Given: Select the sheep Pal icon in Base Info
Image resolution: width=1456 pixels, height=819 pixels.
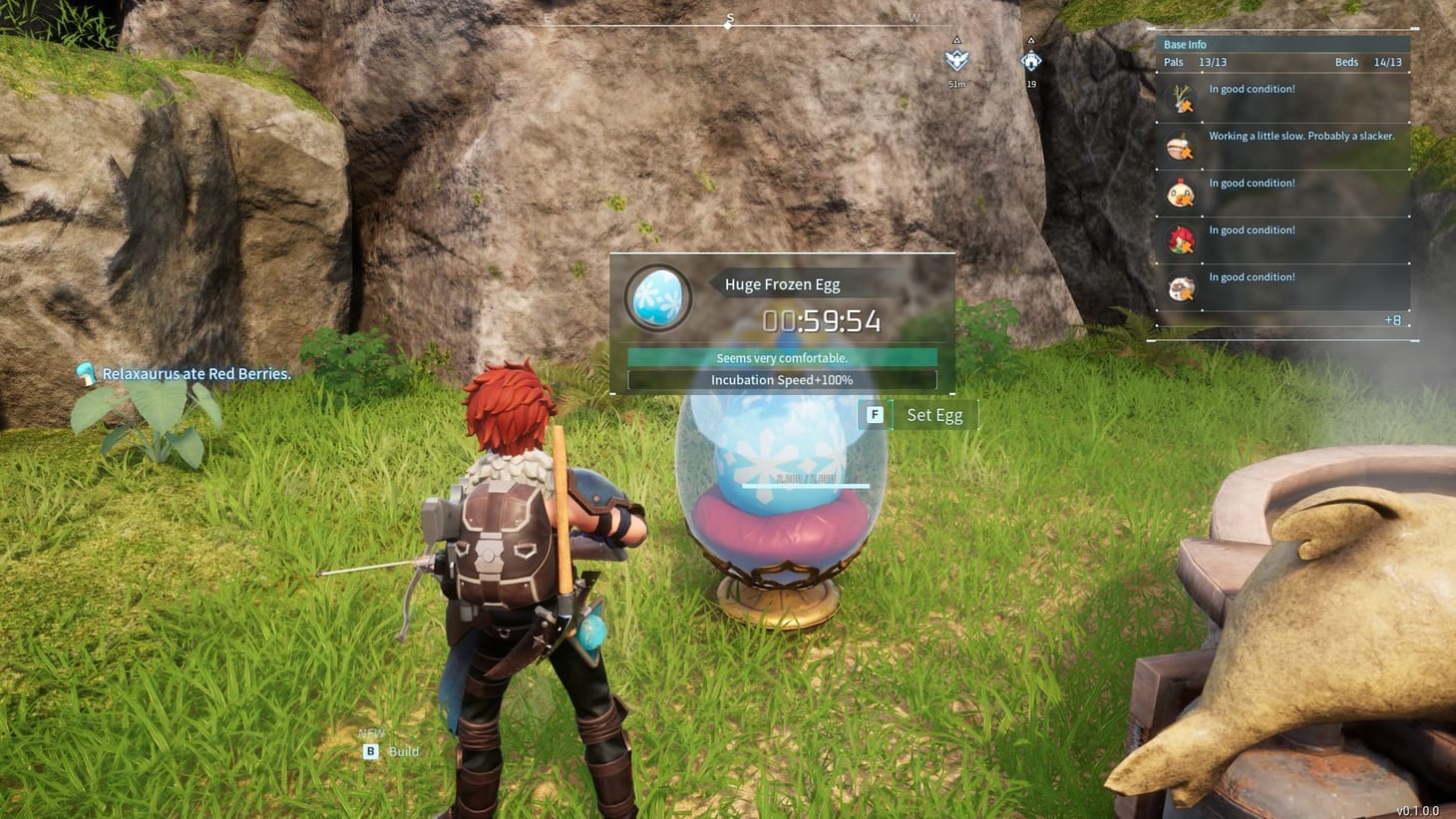Looking at the screenshot, I should (1180, 287).
